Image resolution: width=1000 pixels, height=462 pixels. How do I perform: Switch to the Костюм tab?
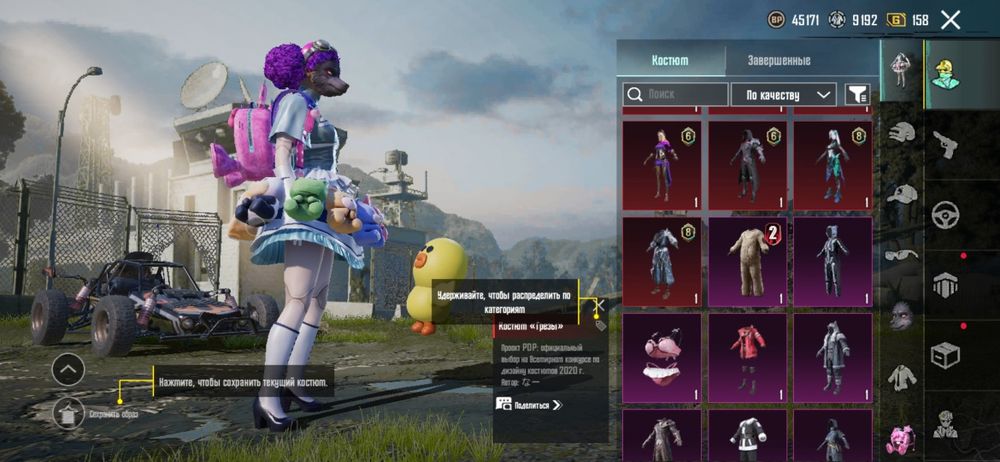point(669,60)
